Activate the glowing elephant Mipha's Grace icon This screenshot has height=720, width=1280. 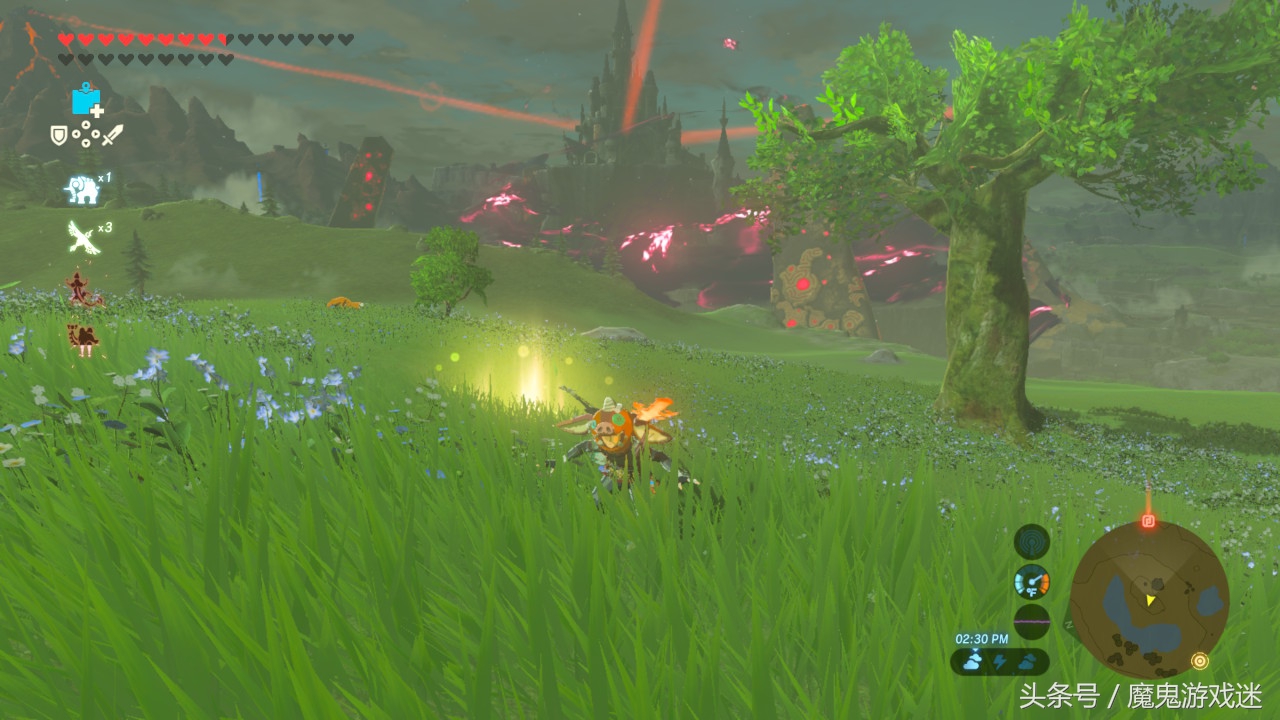81,188
